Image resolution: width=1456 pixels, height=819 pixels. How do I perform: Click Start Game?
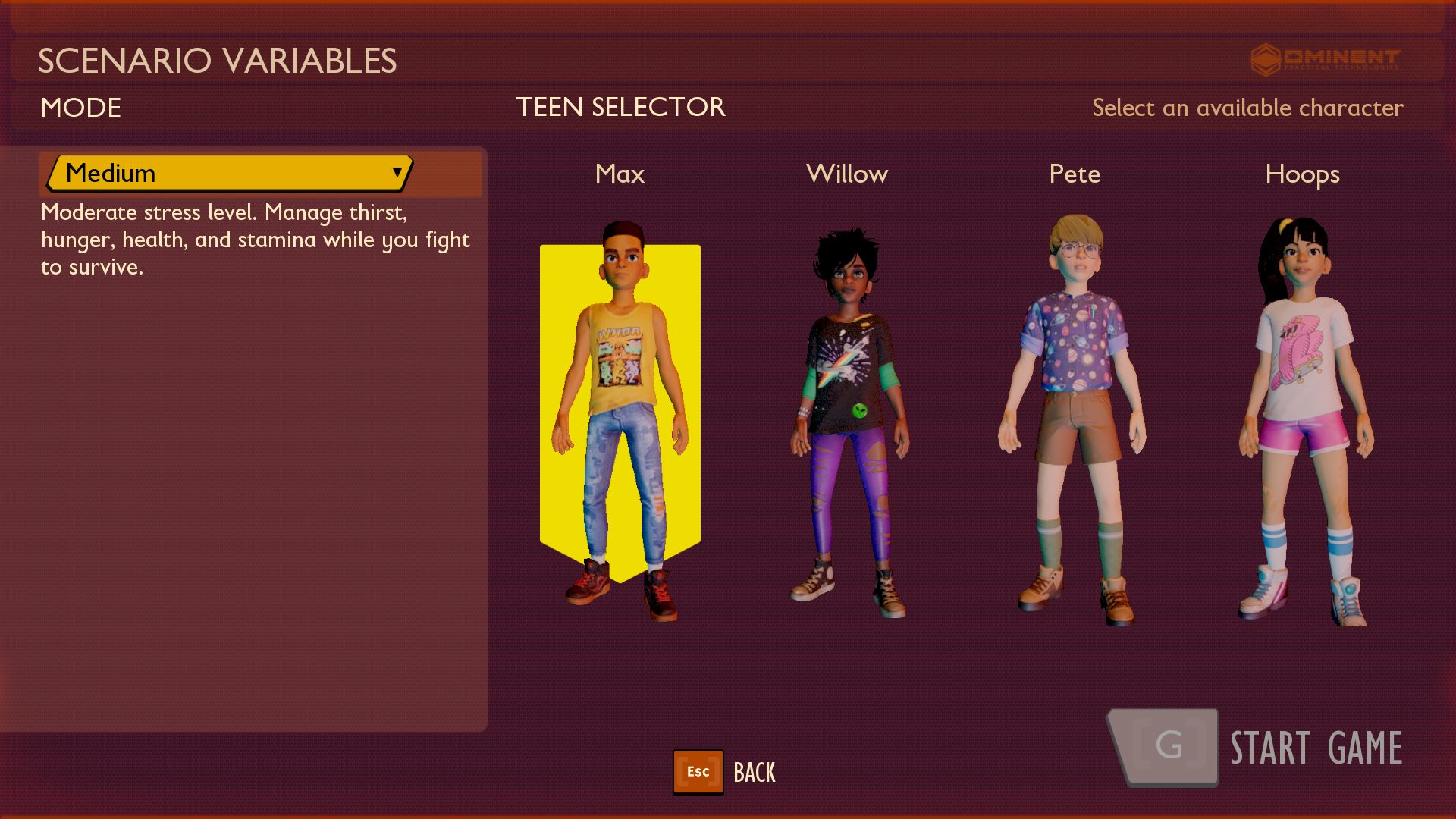pos(1255,748)
